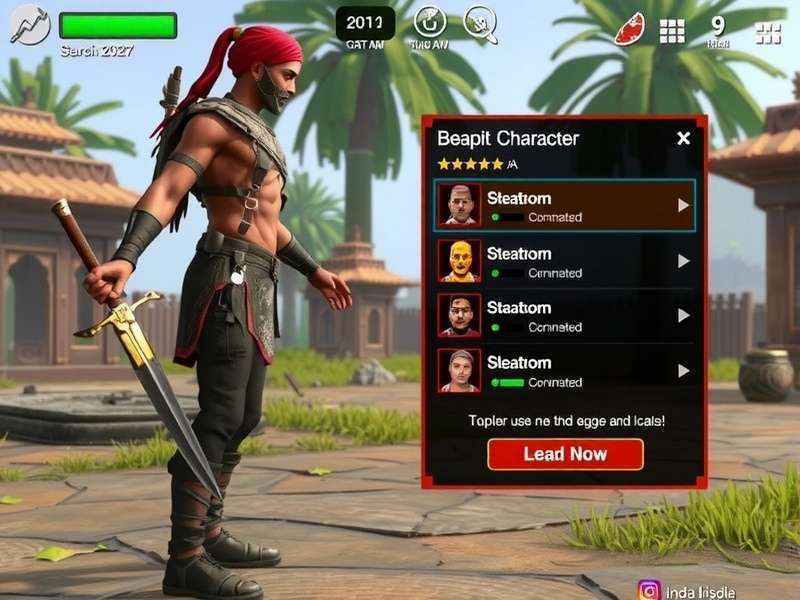
Task: Click the dark 2013 button in the top bar
Action: [x=364, y=22]
